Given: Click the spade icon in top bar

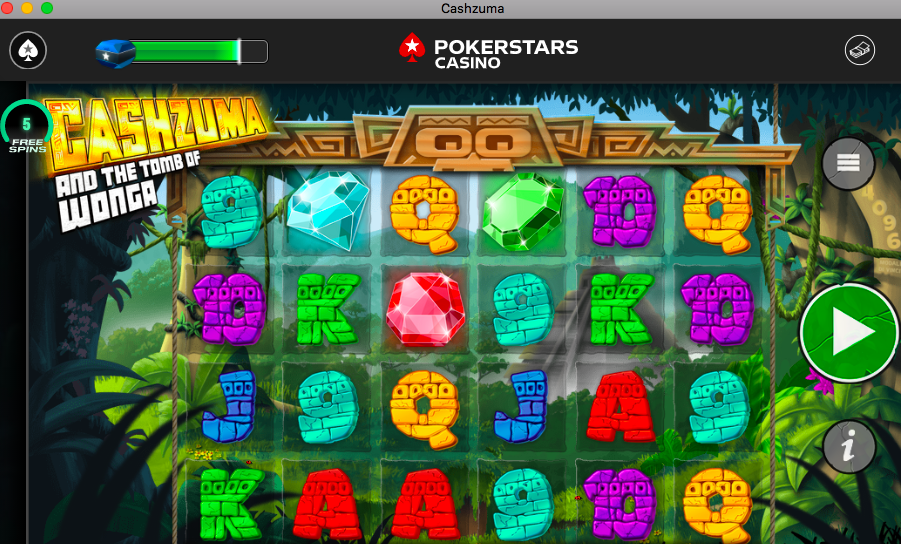Looking at the screenshot, I should 28,50.
